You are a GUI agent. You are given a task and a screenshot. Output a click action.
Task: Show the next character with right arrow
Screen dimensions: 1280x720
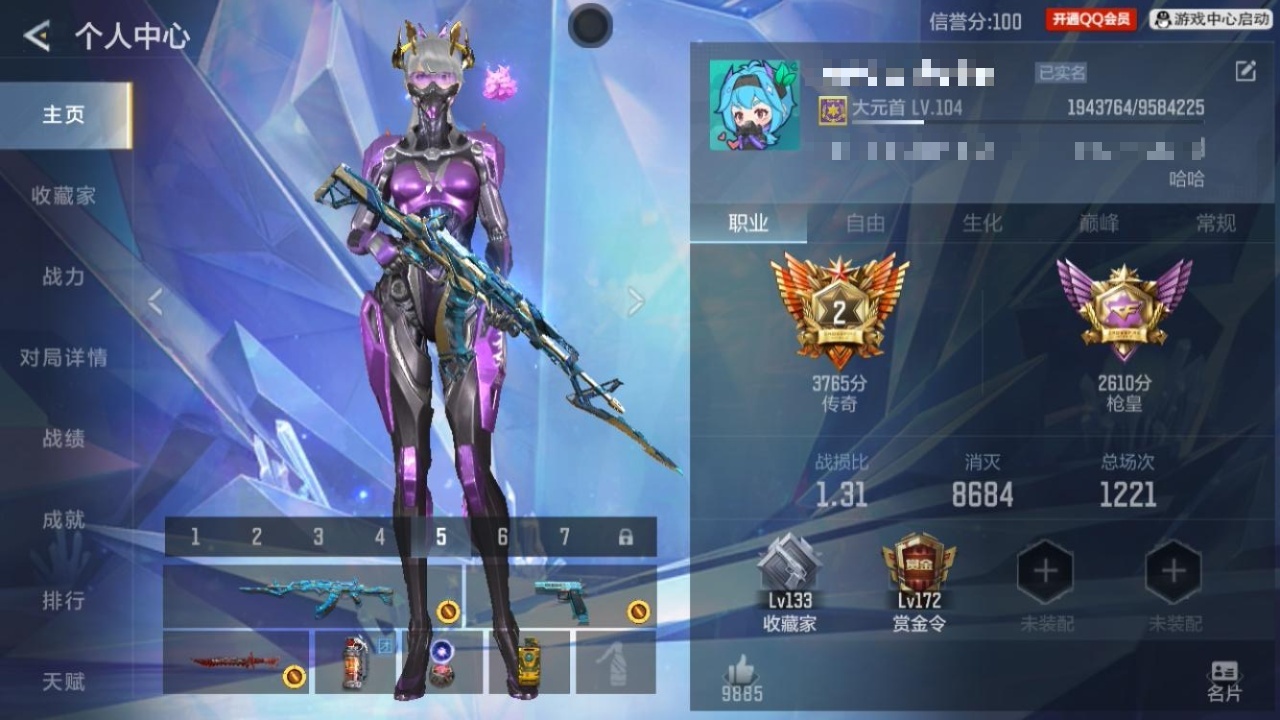pyautogui.click(x=635, y=301)
